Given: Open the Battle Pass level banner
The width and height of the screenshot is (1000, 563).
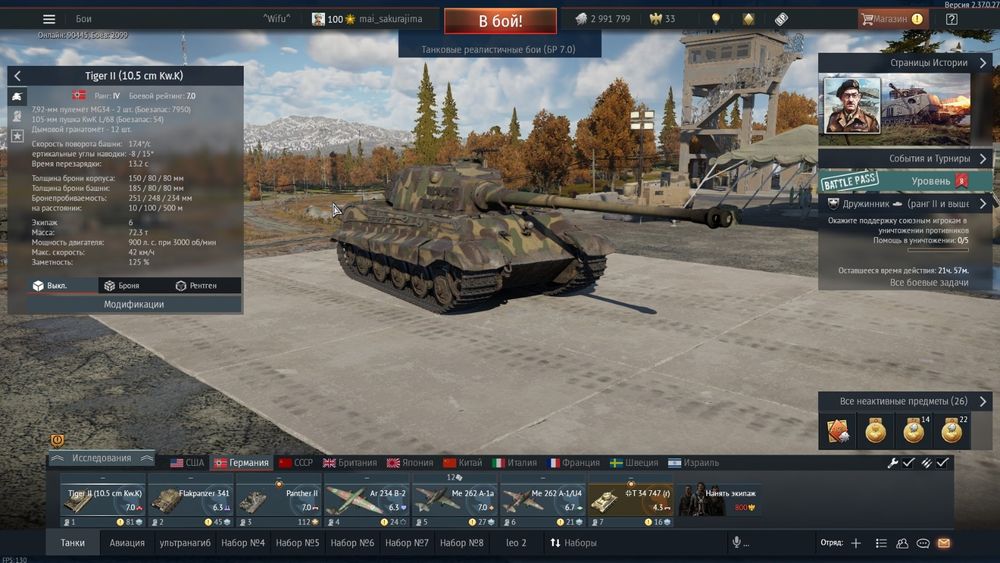Looking at the screenshot, I should 906,181.
